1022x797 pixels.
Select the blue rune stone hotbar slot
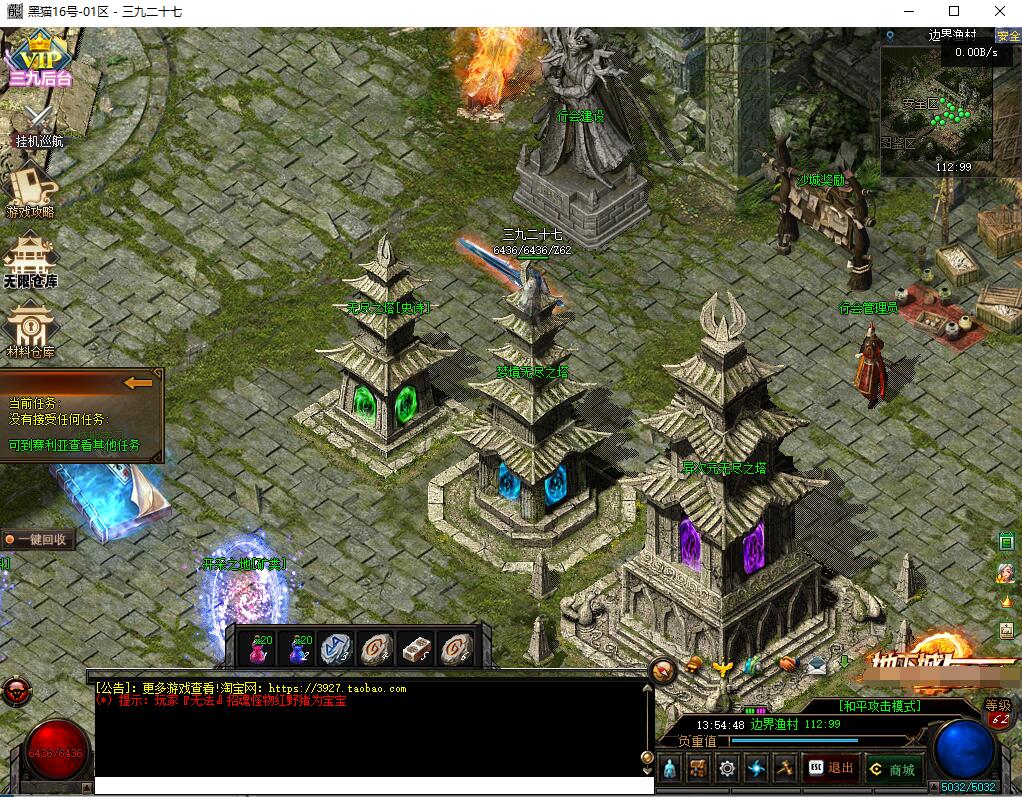337,650
